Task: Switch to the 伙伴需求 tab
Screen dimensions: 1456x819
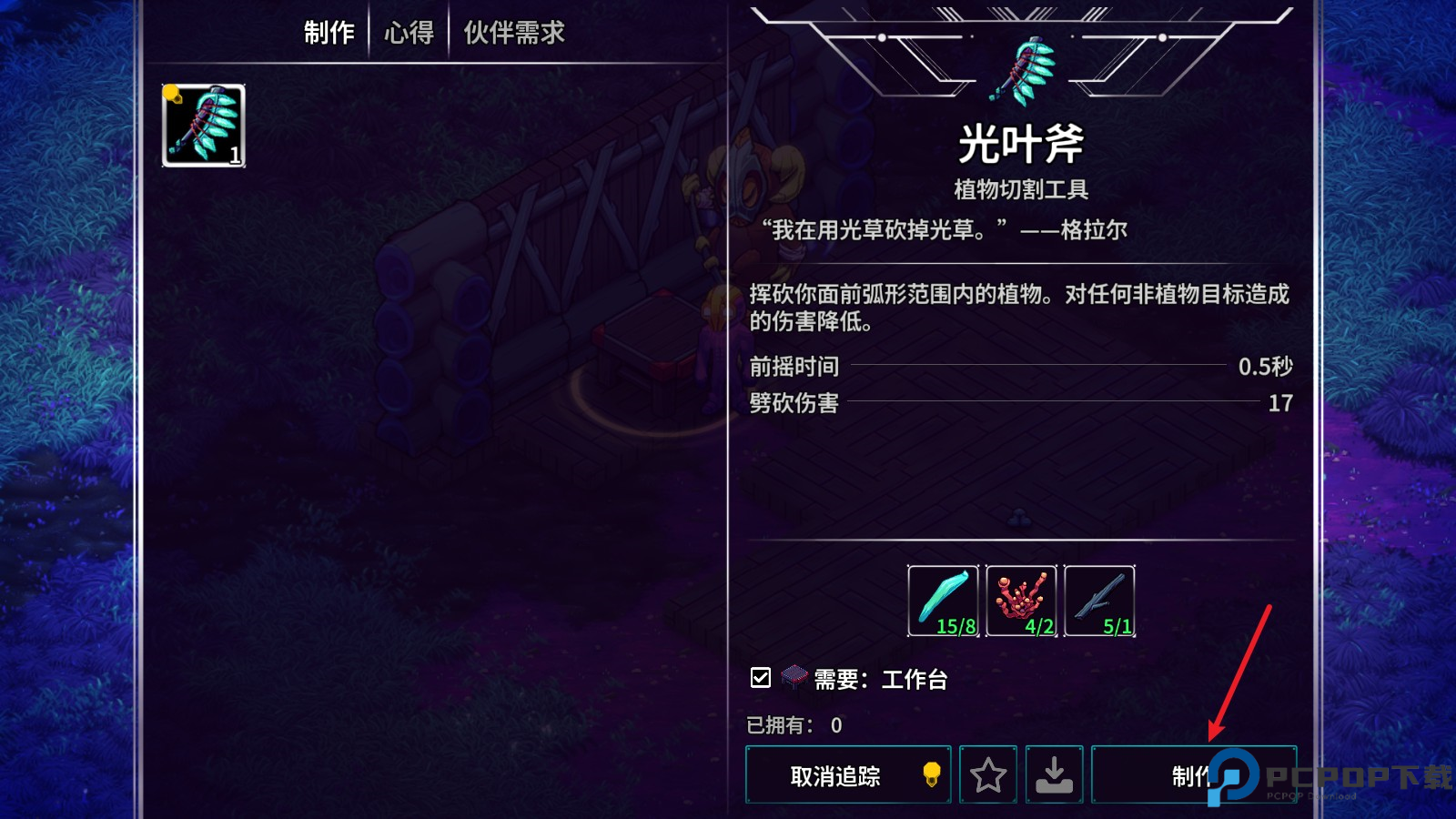Action: pos(514,30)
